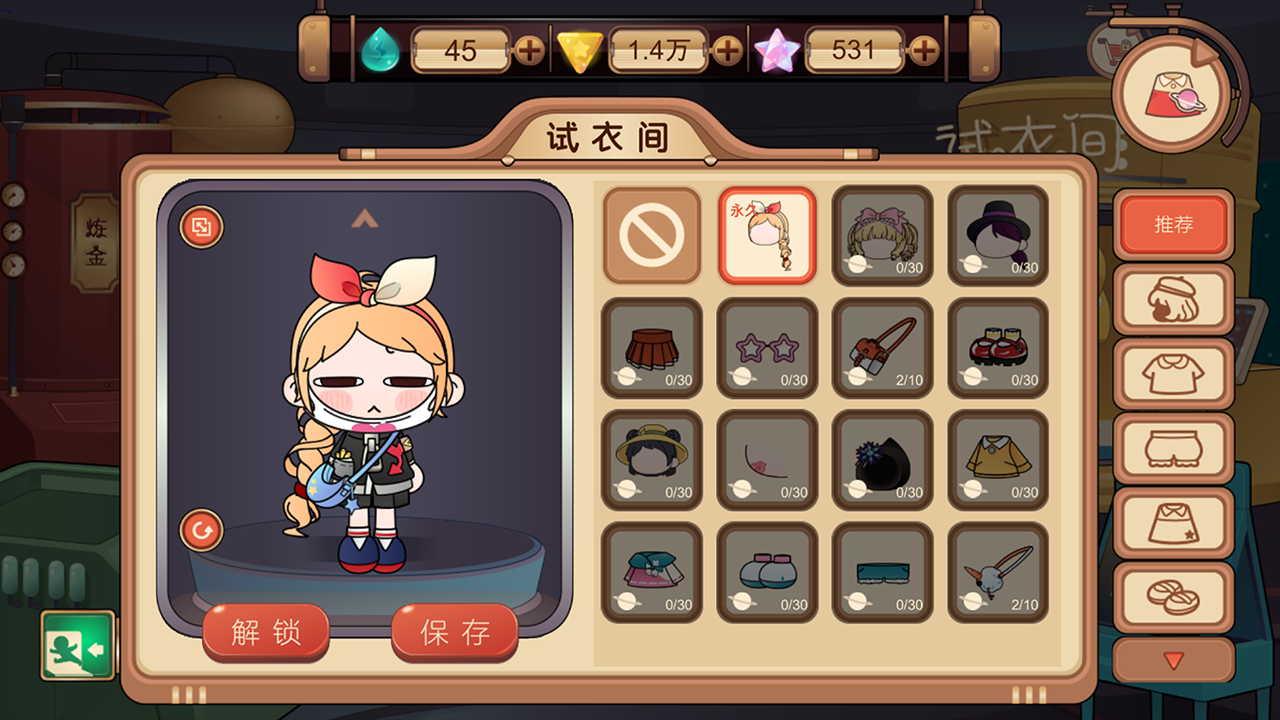Open the accessories category at sidebar bottom
This screenshot has height=720, width=1280.
click(x=1174, y=592)
